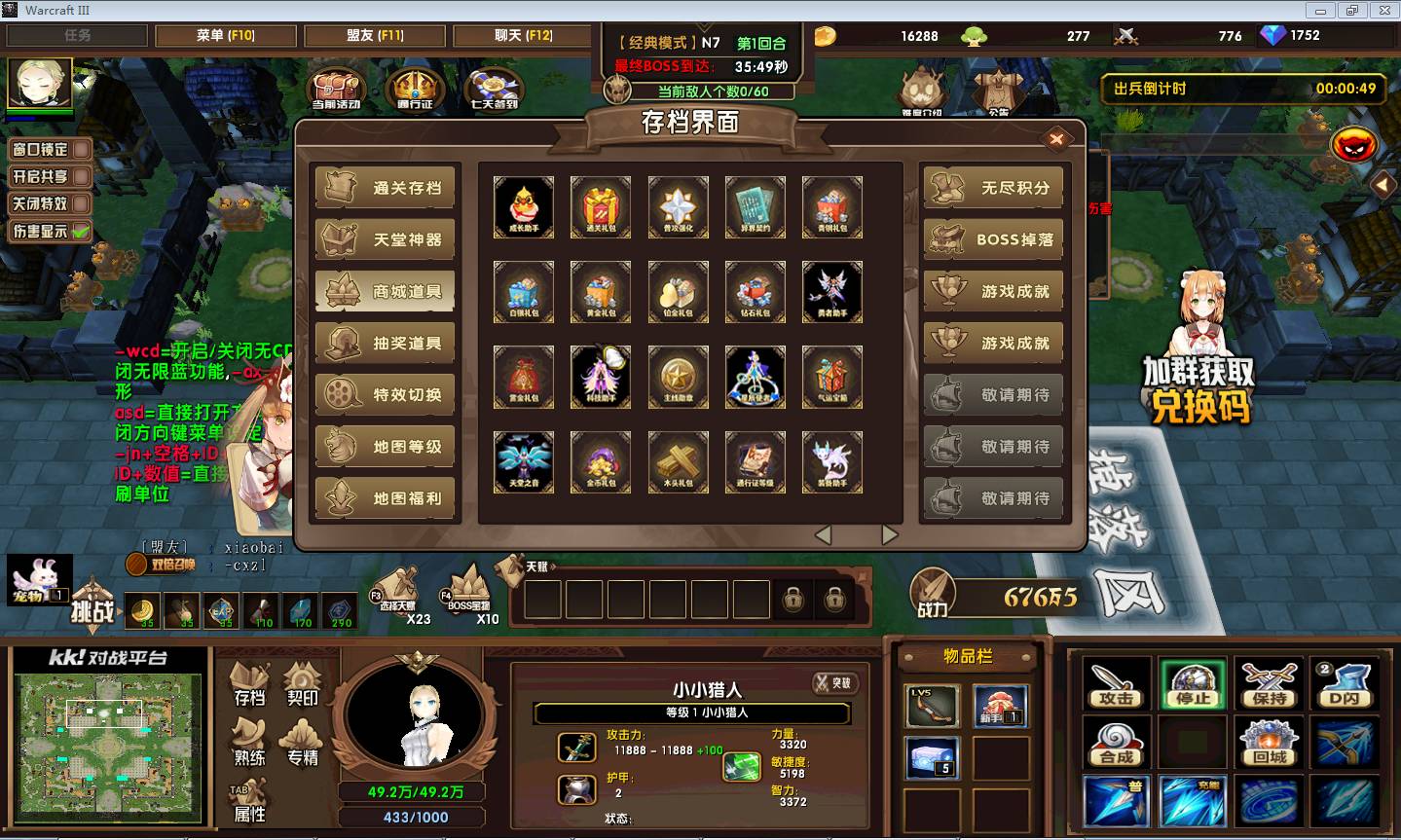Open the 七天签到 sign-in event
The image size is (1401, 840).
(494, 89)
